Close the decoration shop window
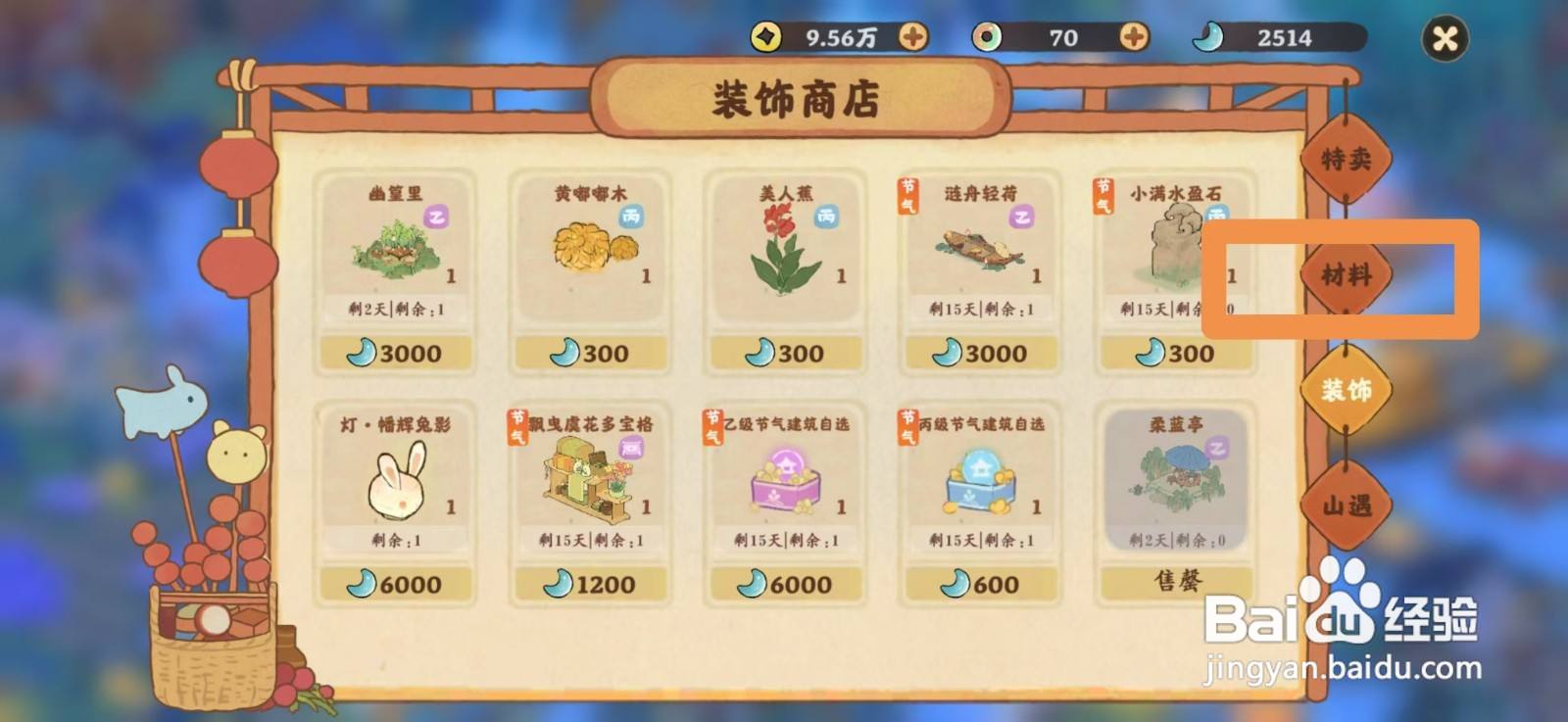This screenshot has width=1568, height=722. pyautogui.click(x=1444, y=38)
